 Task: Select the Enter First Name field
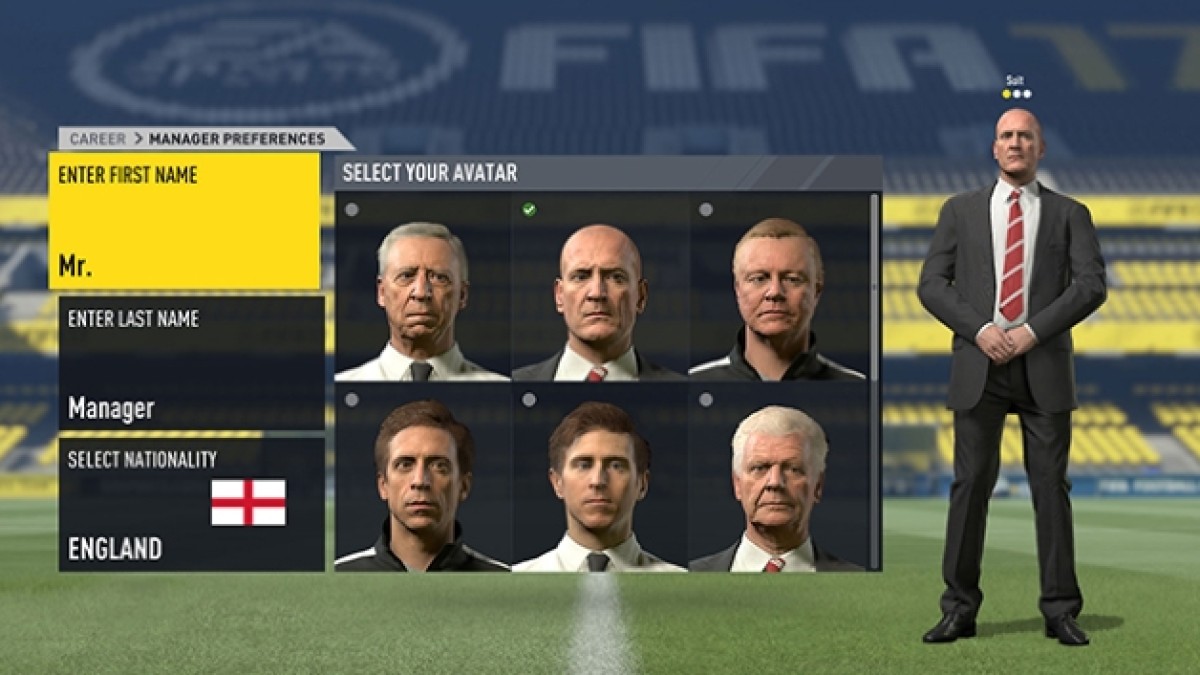click(x=185, y=221)
